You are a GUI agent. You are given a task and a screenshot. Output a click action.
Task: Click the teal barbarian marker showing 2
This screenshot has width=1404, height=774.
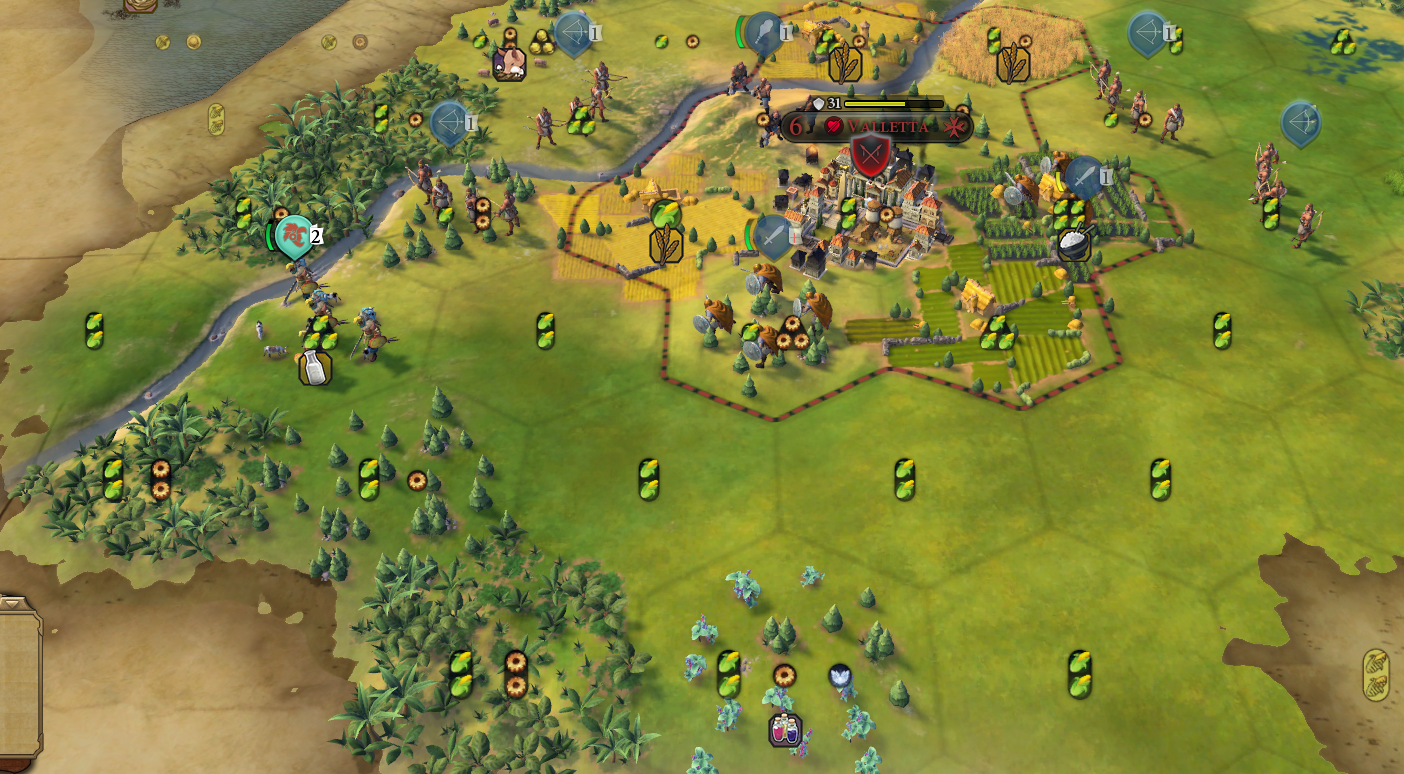pos(291,237)
